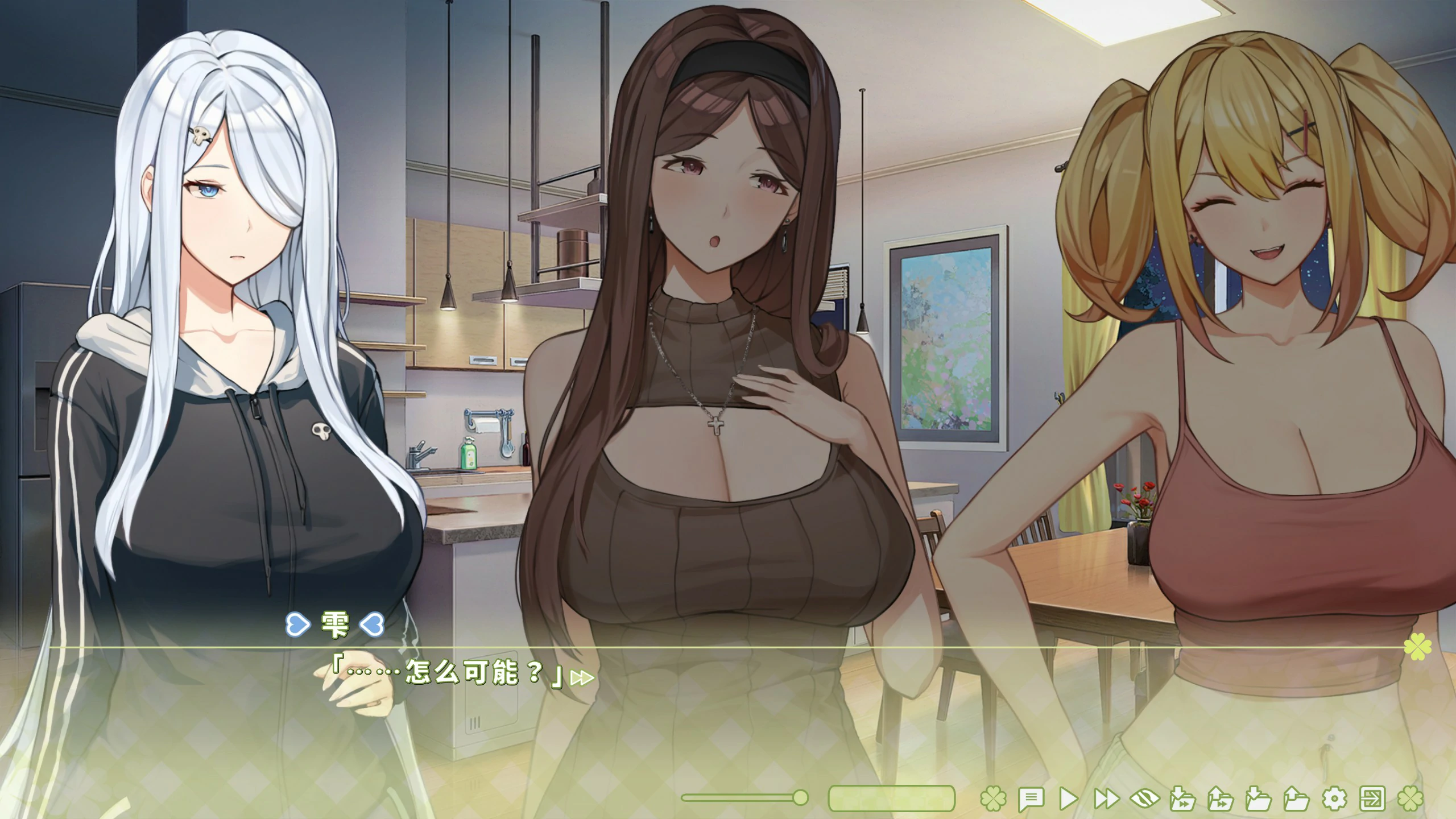Click the empty rounded green box

(x=891, y=799)
